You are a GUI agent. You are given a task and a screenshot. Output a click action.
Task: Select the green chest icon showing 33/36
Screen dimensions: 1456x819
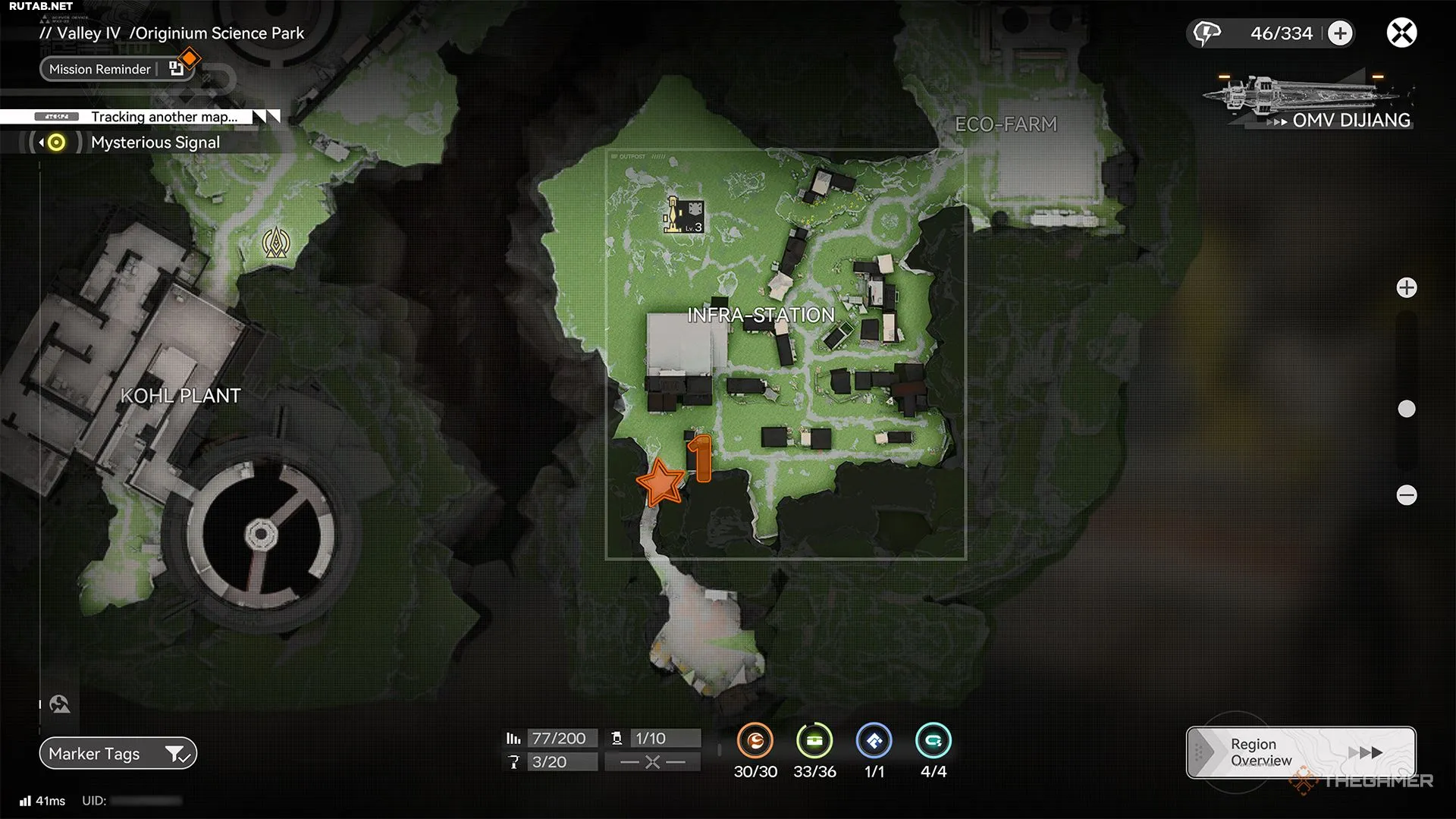coord(814,741)
